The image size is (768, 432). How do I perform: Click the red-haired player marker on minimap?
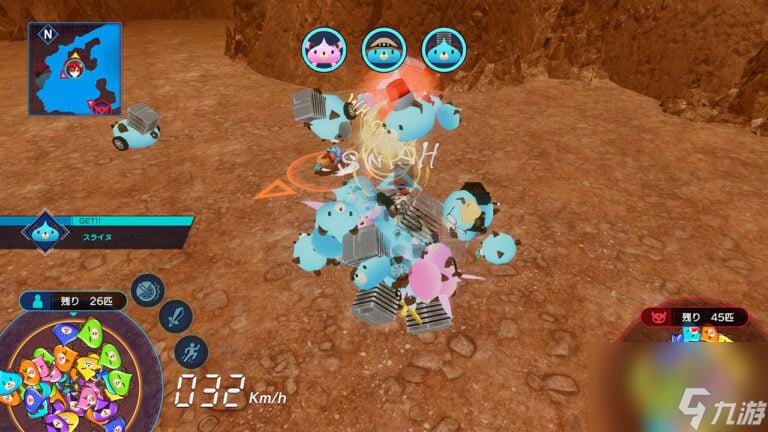click(x=74, y=68)
